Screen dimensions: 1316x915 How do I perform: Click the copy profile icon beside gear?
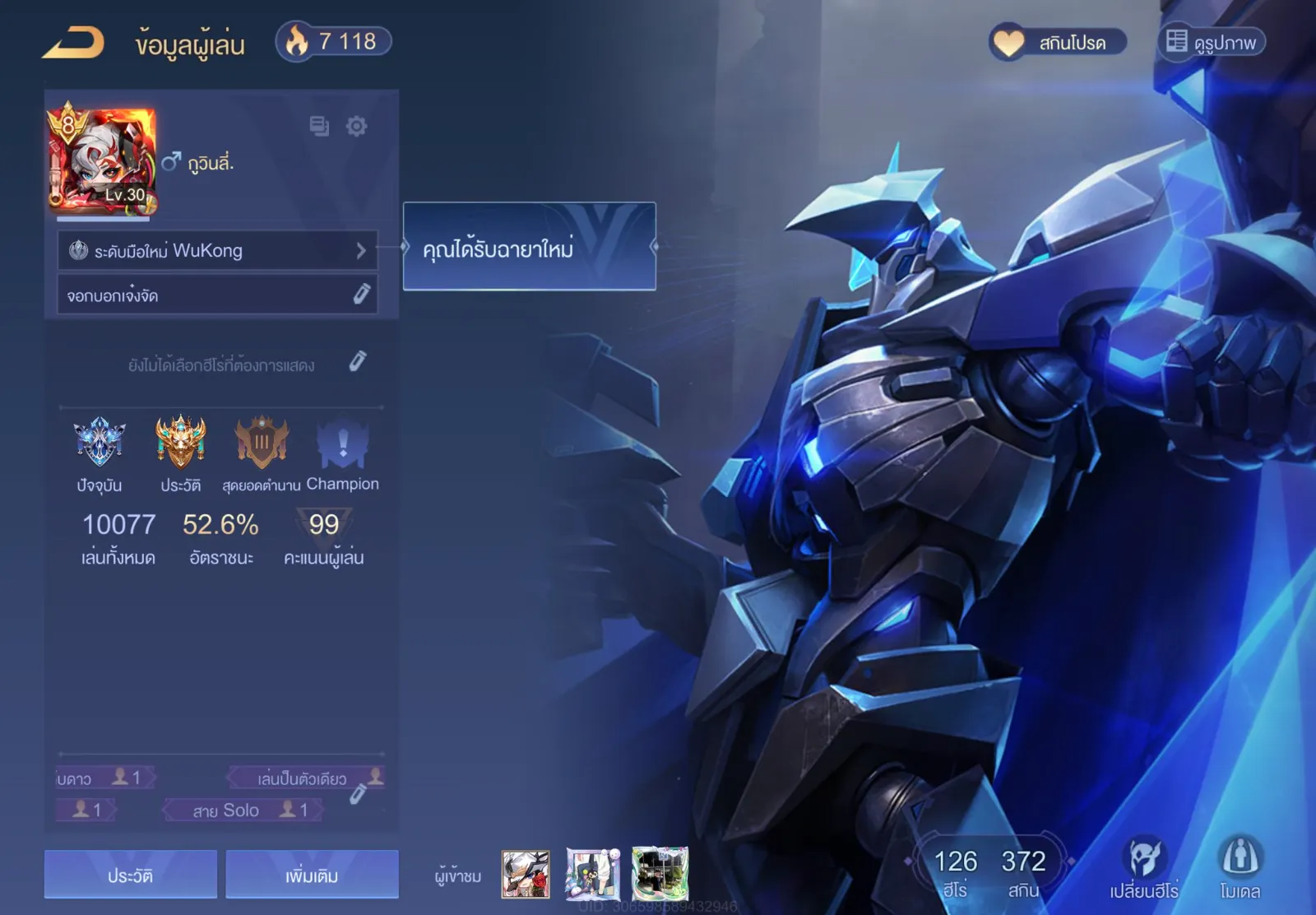click(x=319, y=126)
